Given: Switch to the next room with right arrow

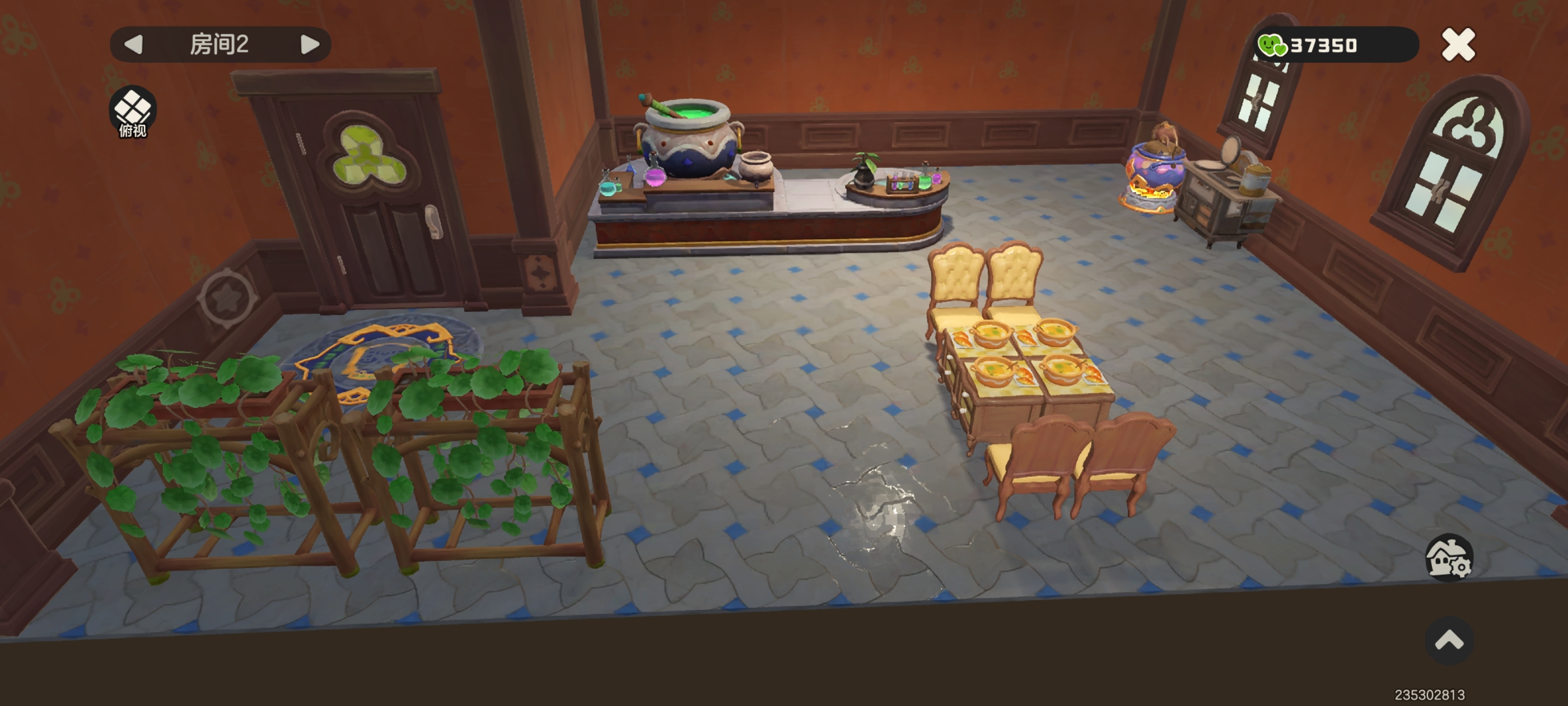Looking at the screenshot, I should [310, 44].
